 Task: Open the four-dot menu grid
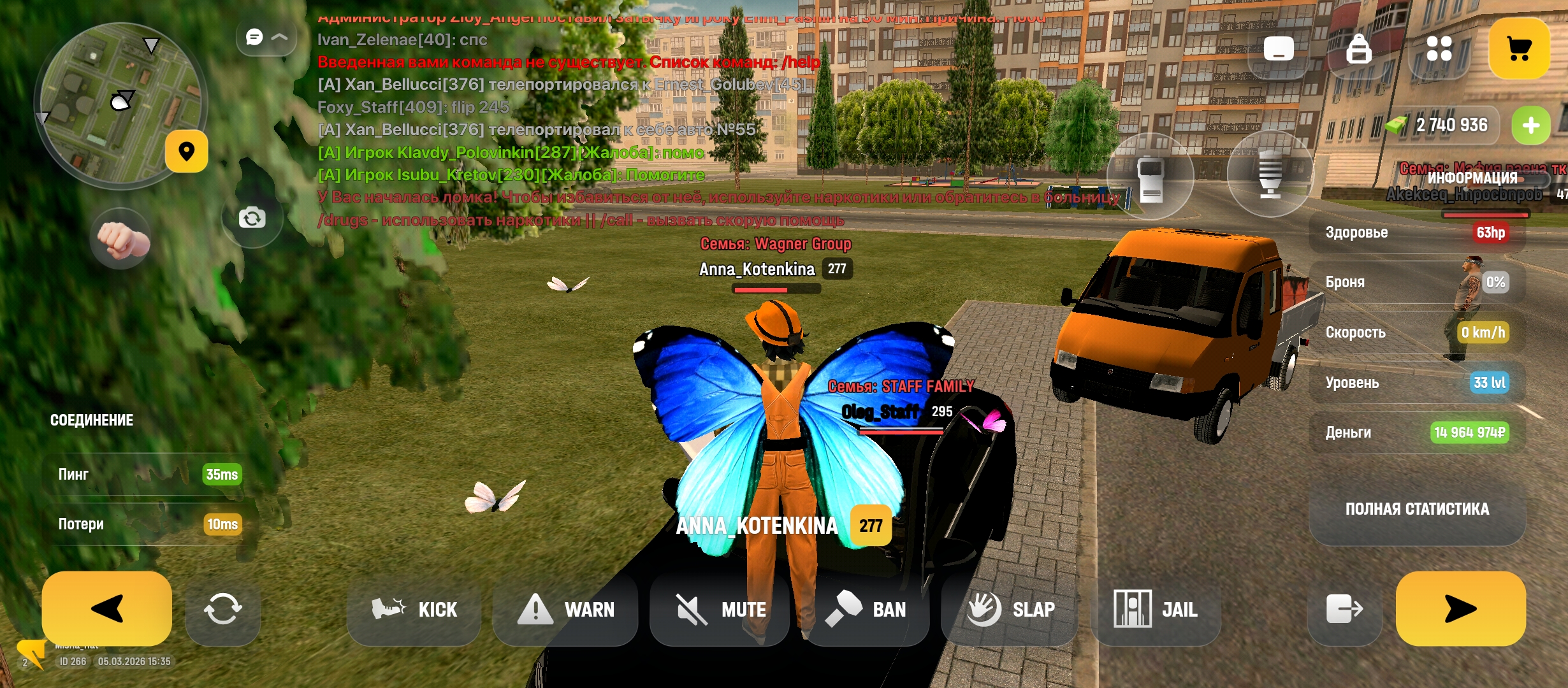coord(1439,48)
